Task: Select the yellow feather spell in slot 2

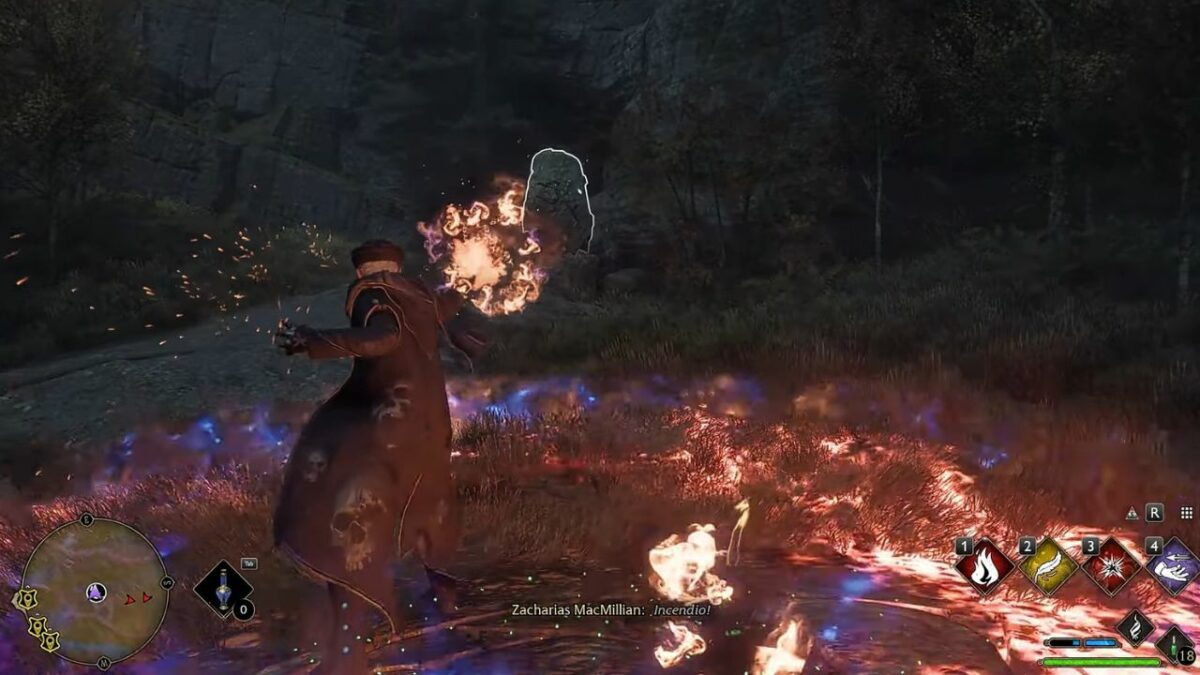Action: pos(1047,567)
